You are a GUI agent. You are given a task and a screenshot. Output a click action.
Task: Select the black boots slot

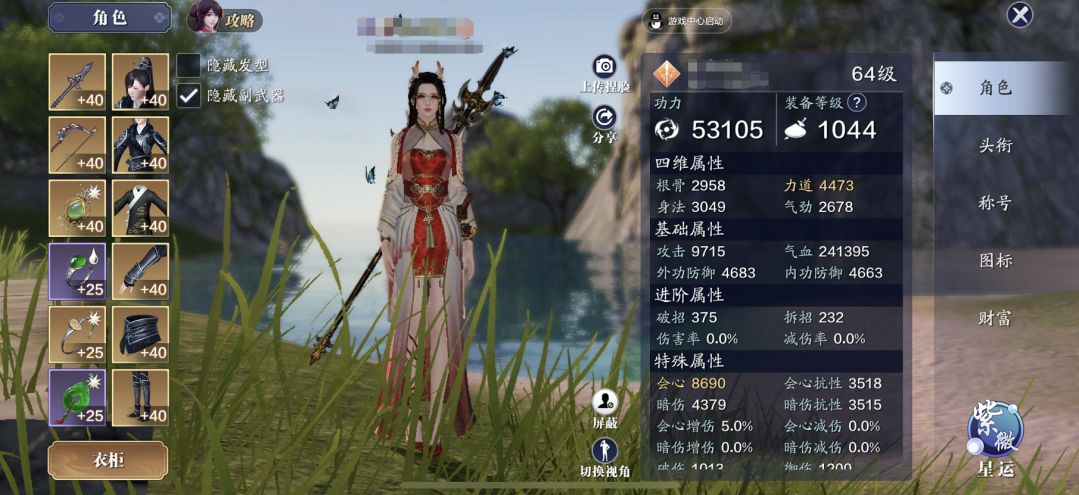point(140,397)
